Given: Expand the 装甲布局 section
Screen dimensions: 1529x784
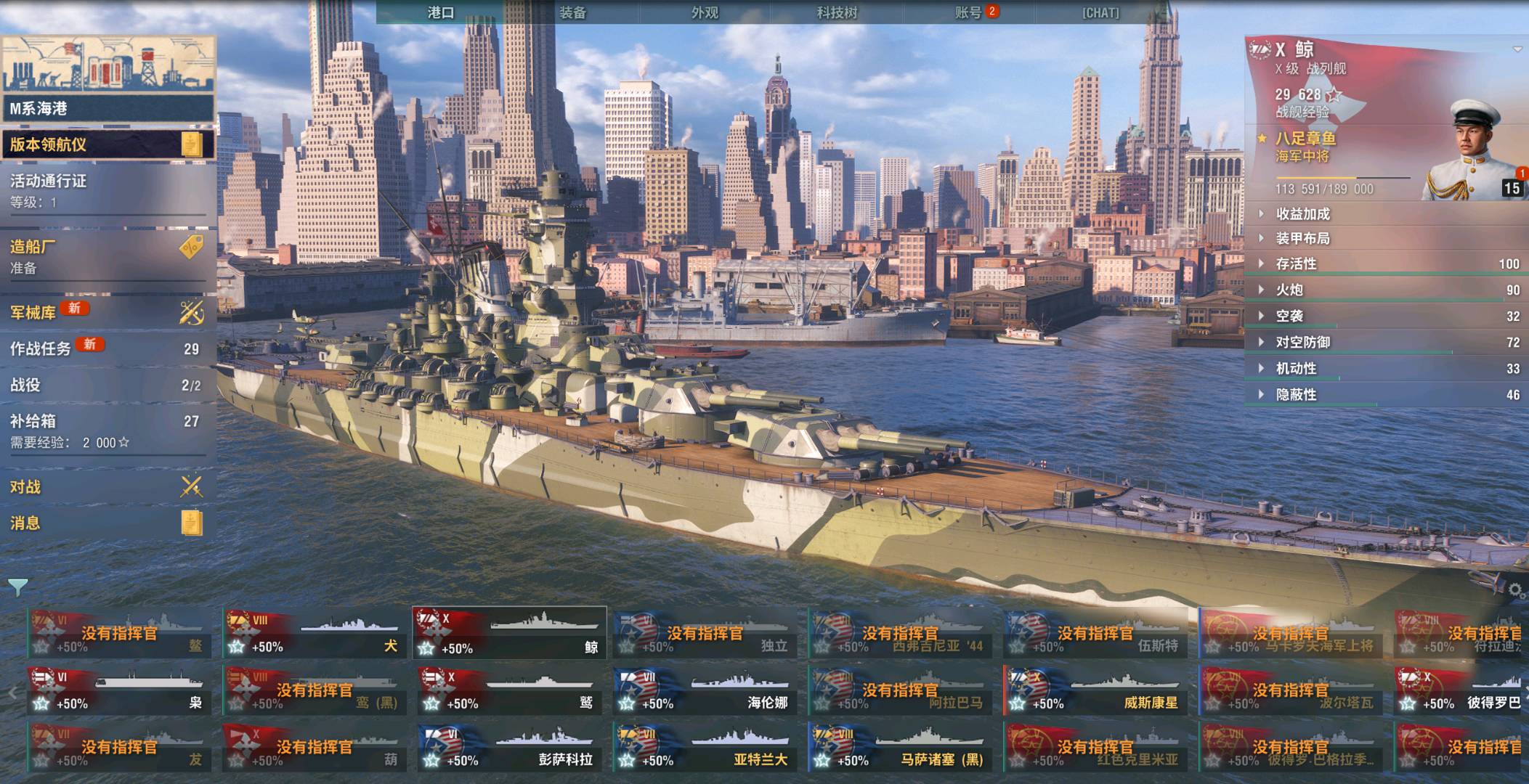Looking at the screenshot, I should coord(1303,238).
